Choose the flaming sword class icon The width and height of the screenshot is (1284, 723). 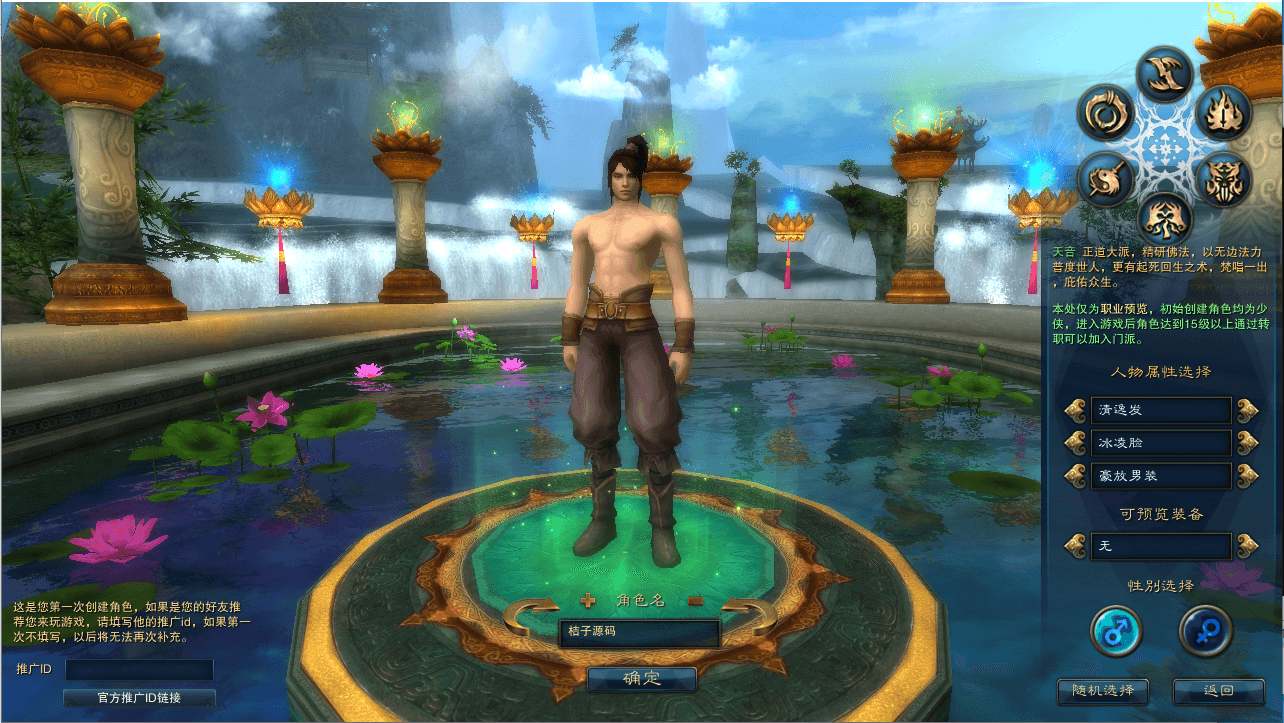coord(1224,114)
